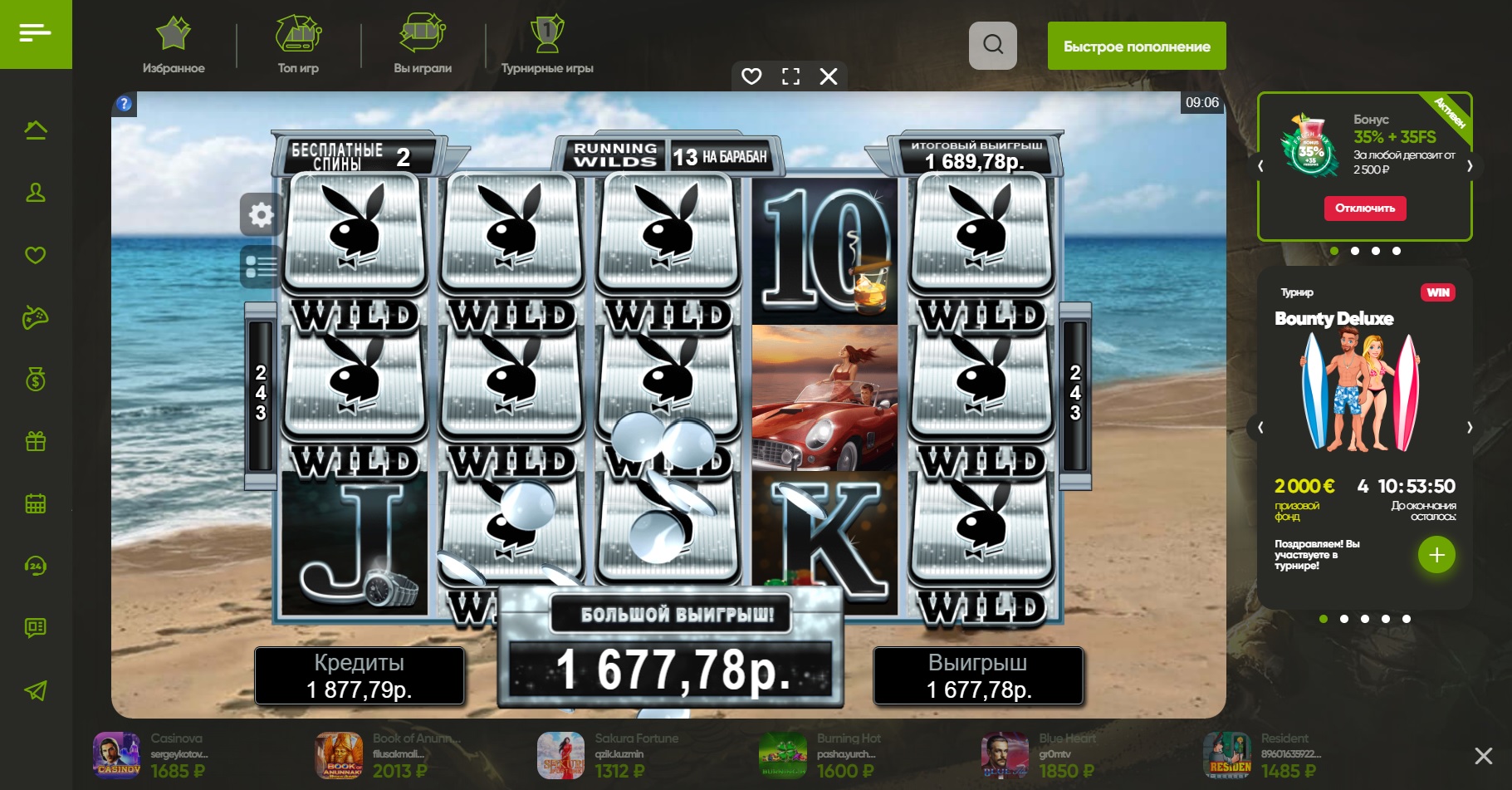Close the game window with X
1512x790 pixels.
point(829,76)
